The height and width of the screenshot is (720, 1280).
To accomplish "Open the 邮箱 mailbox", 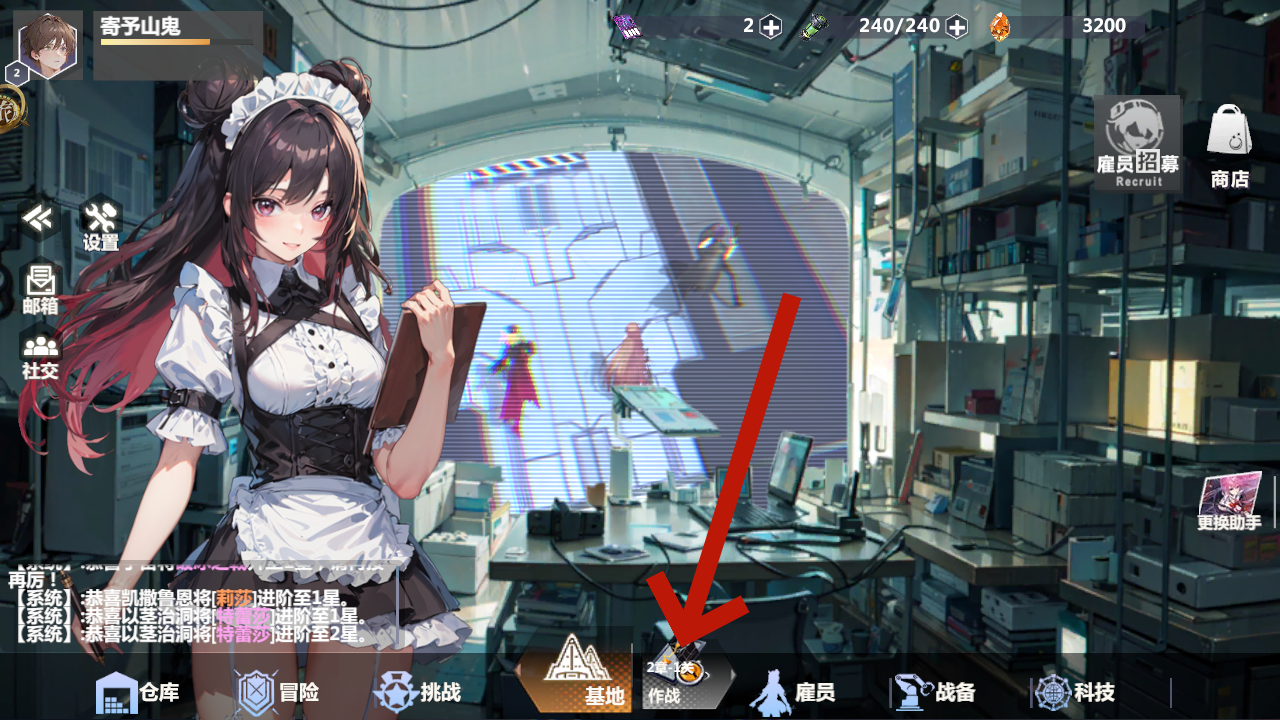I will click(40, 290).
